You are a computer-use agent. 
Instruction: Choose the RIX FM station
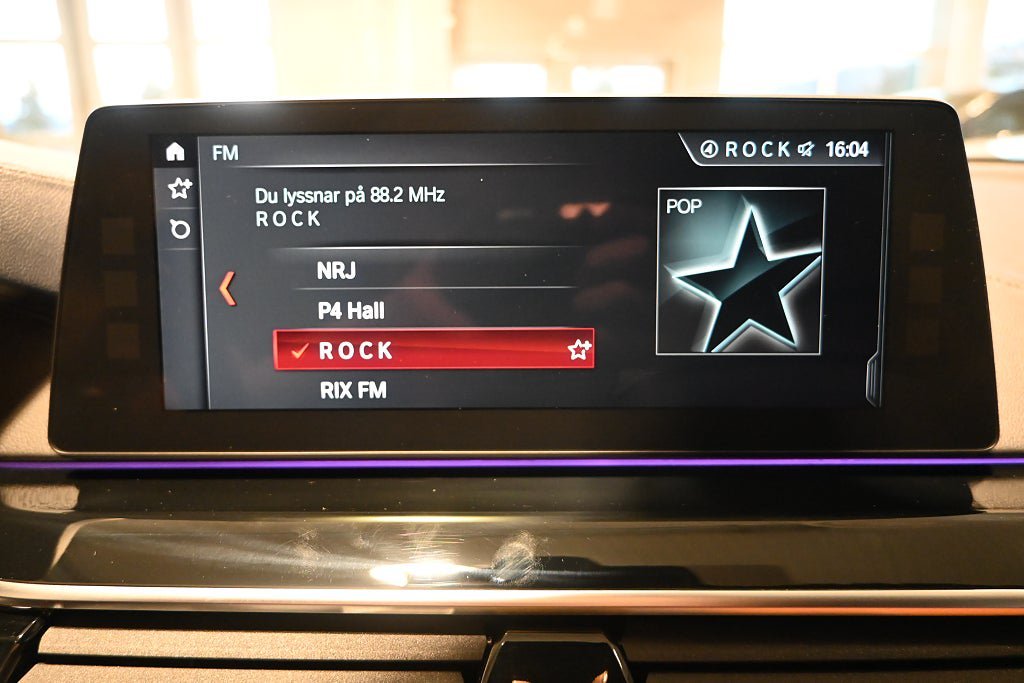pyautogui.click(x=353, y=390)
